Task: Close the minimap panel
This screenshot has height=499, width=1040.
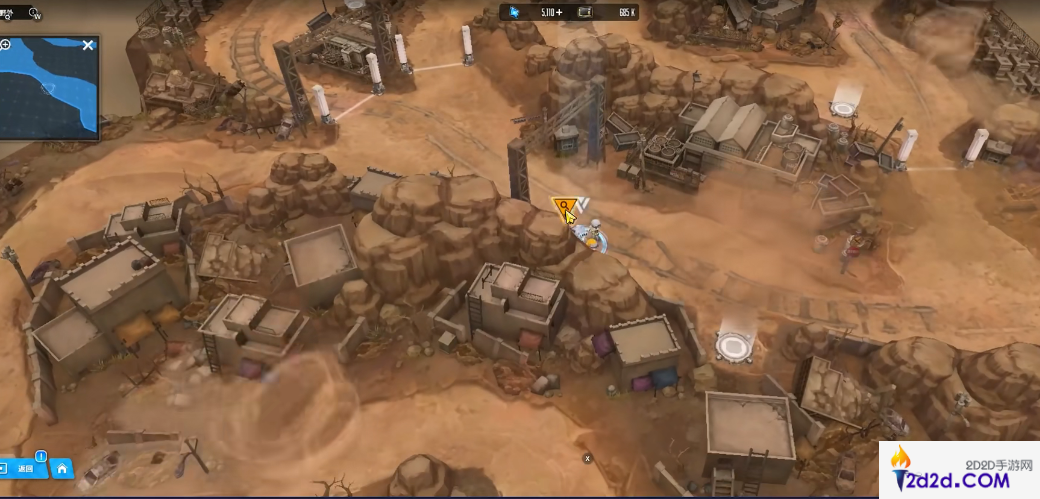Action: [88, 45]
